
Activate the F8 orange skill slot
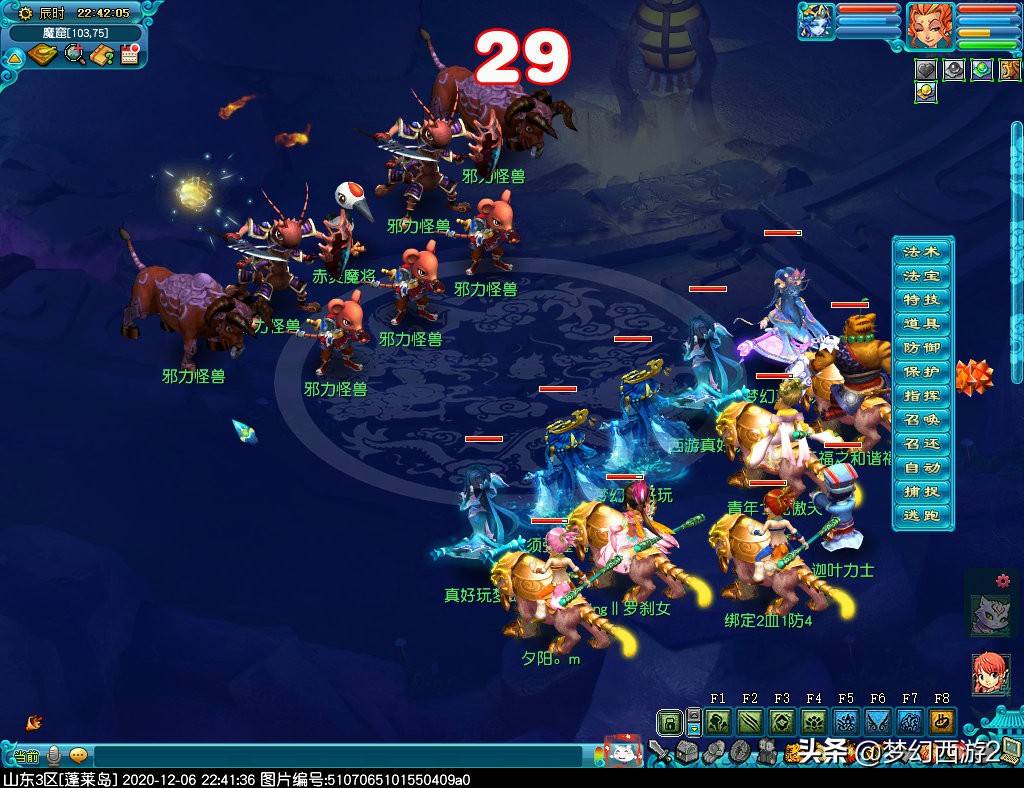942,722
